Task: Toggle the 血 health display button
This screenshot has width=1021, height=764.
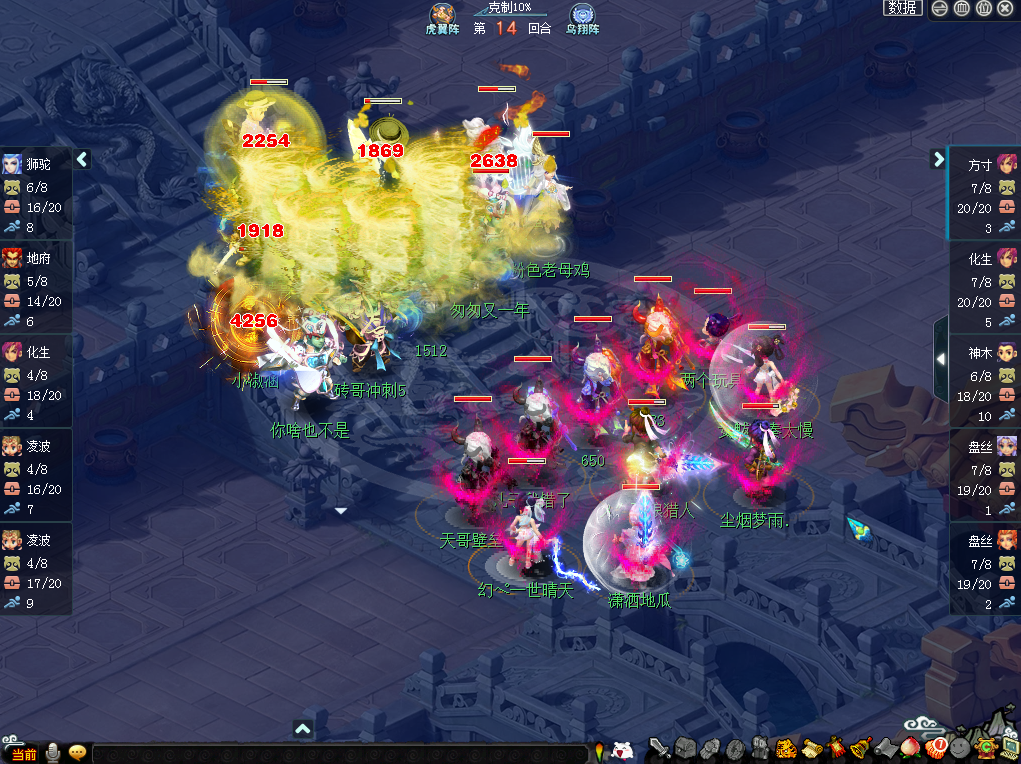Action: [x=961, y=8]
